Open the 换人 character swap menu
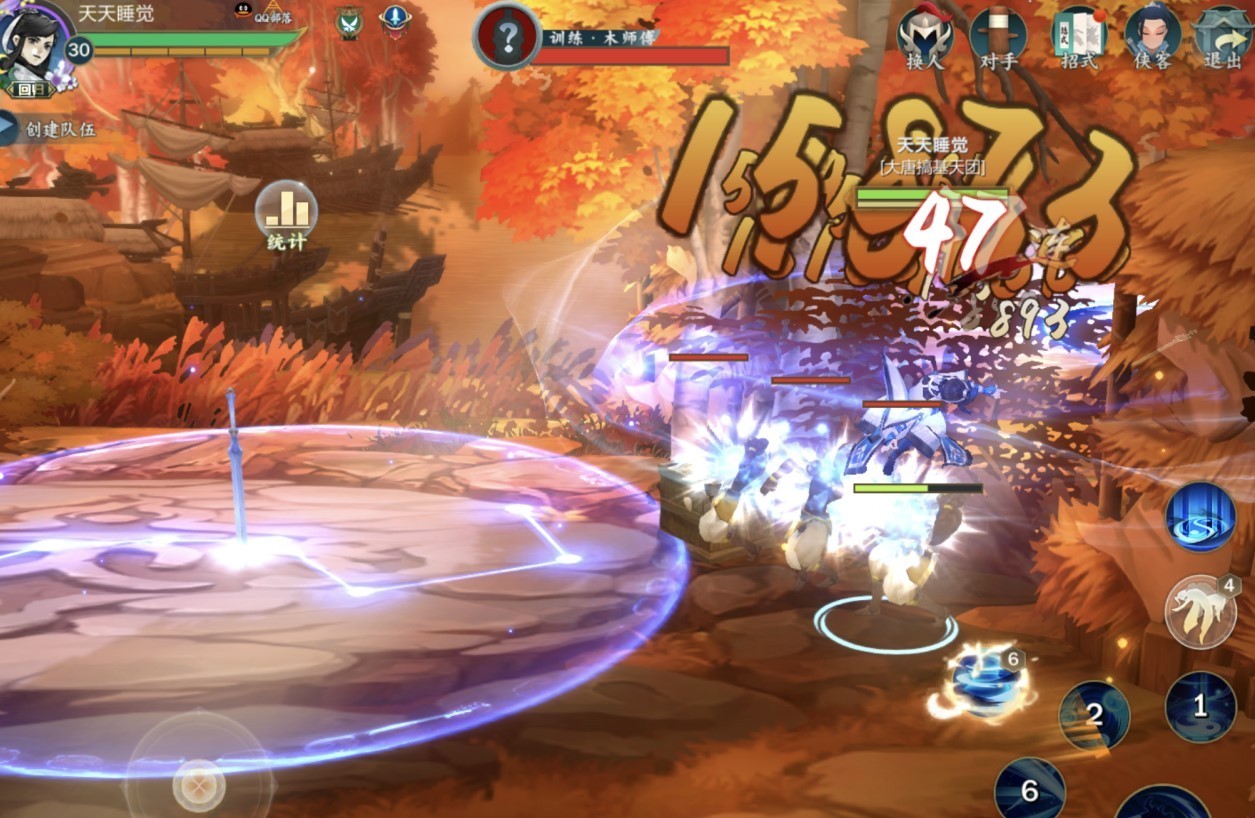Screen dimensions: 1255x818 924,38
